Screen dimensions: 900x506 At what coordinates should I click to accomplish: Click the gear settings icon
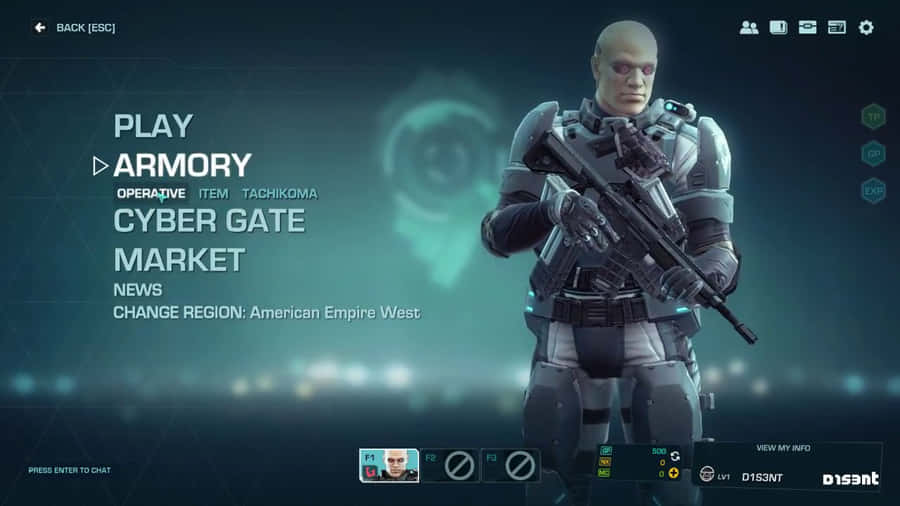click(866, 27)
